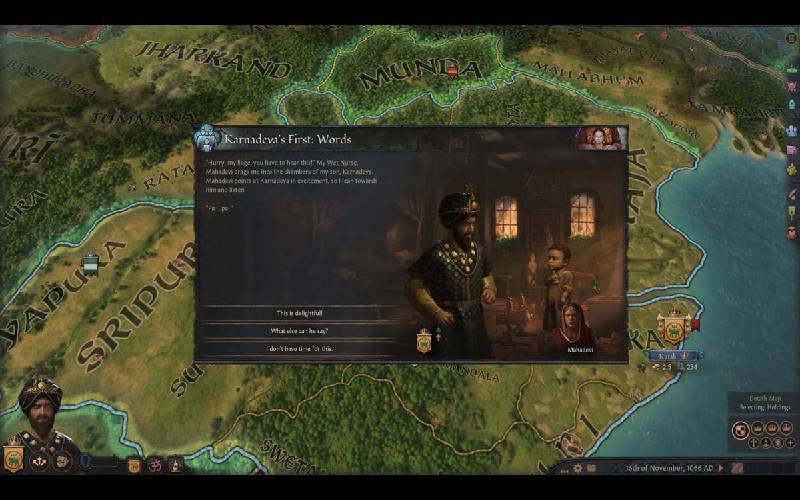Open the realm coat of arms shield
Screen dimensions: 800x500
(14, 460)
